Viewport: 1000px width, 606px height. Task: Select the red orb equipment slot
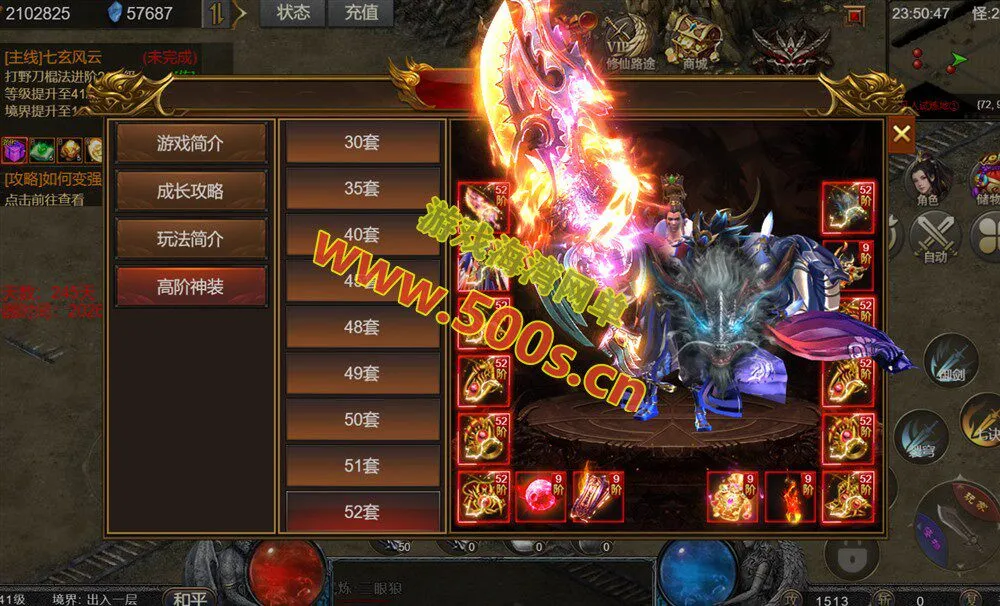tap(541, 497)
